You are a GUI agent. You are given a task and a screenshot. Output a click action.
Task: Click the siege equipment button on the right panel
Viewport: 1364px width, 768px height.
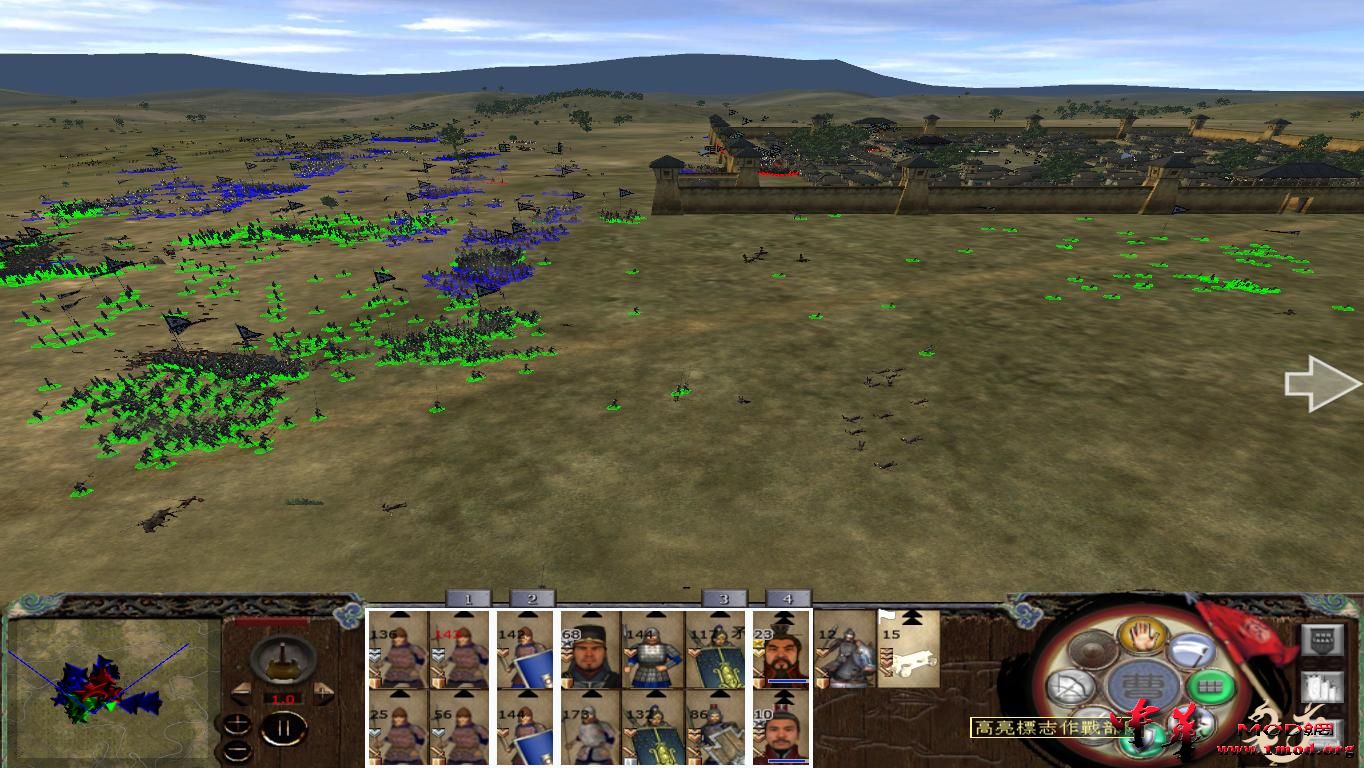click(1322, 687)
